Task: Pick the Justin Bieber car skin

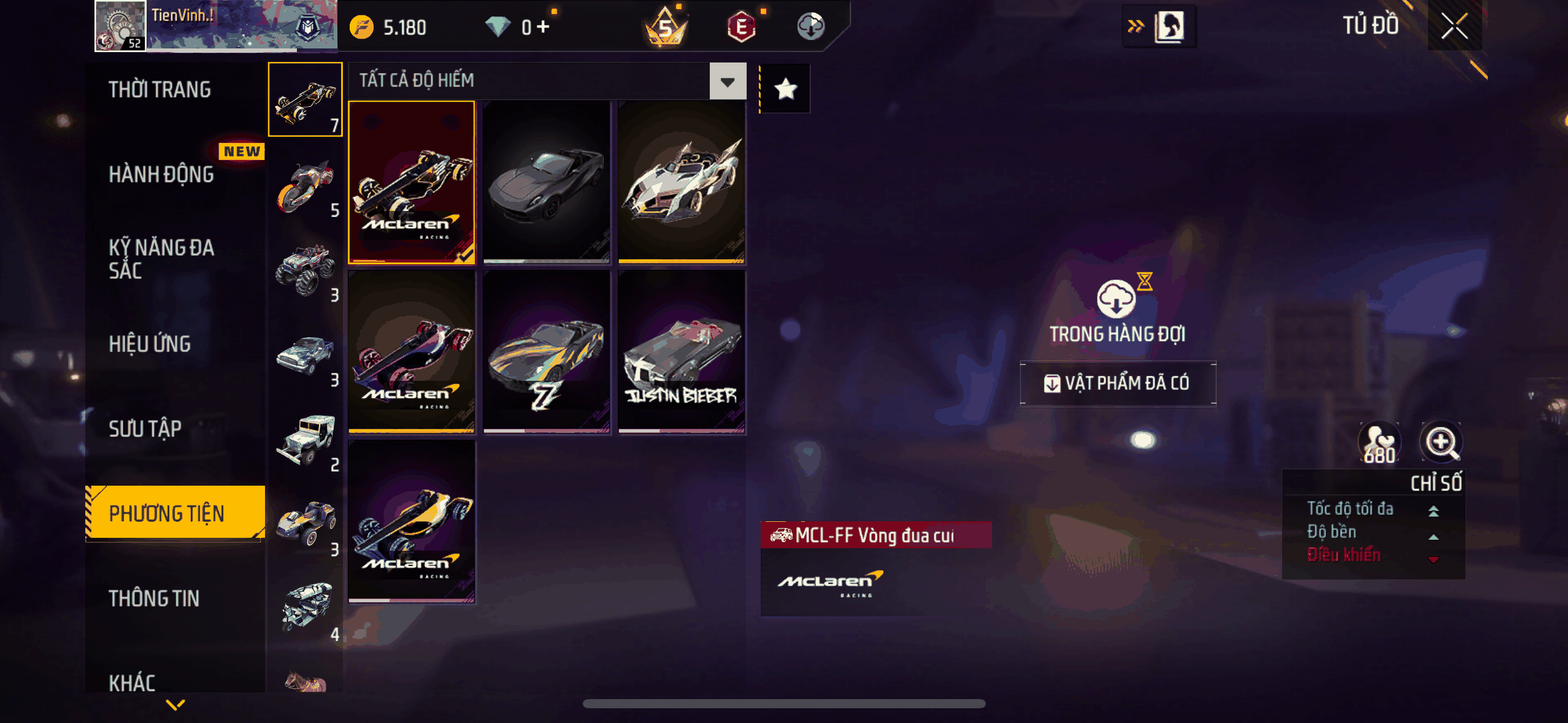Action: [x=682, y=352]
